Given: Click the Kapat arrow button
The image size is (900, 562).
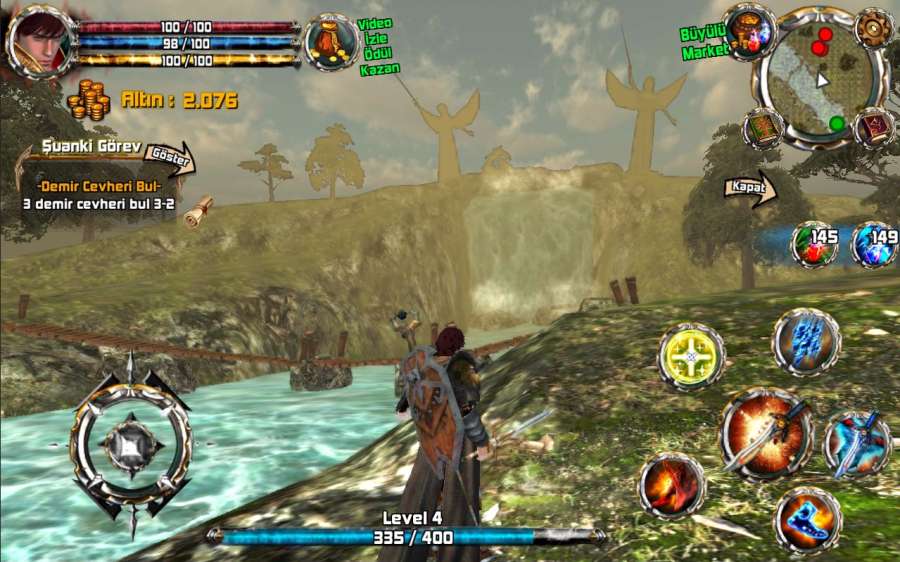Looking at the screenshot, I should (751, 189).
